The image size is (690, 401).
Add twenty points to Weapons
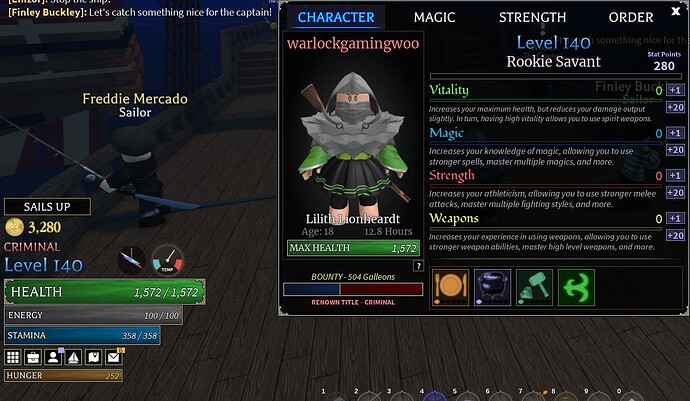pyautogui.click(x=675, y=235)
